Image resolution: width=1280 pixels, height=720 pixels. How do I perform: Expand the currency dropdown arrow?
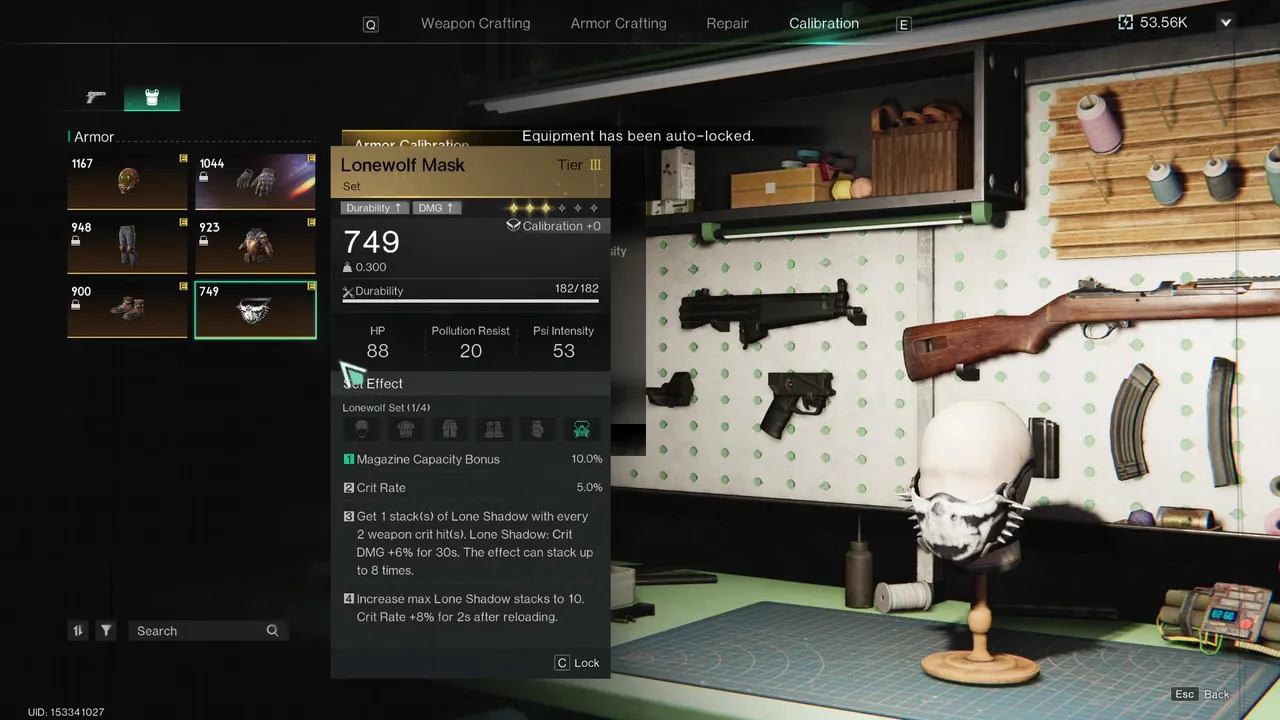1226,22
